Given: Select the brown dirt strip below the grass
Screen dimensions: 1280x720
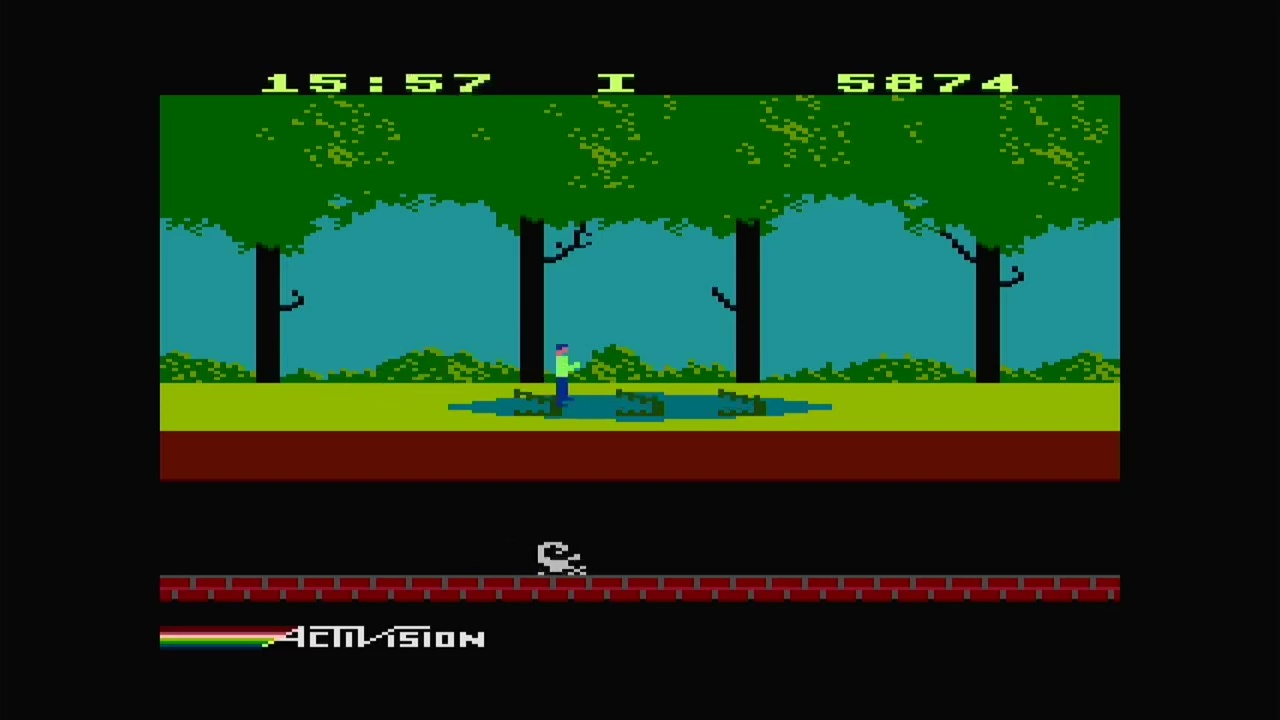Looking at the screenshot, I should click(x=640, y=455).
